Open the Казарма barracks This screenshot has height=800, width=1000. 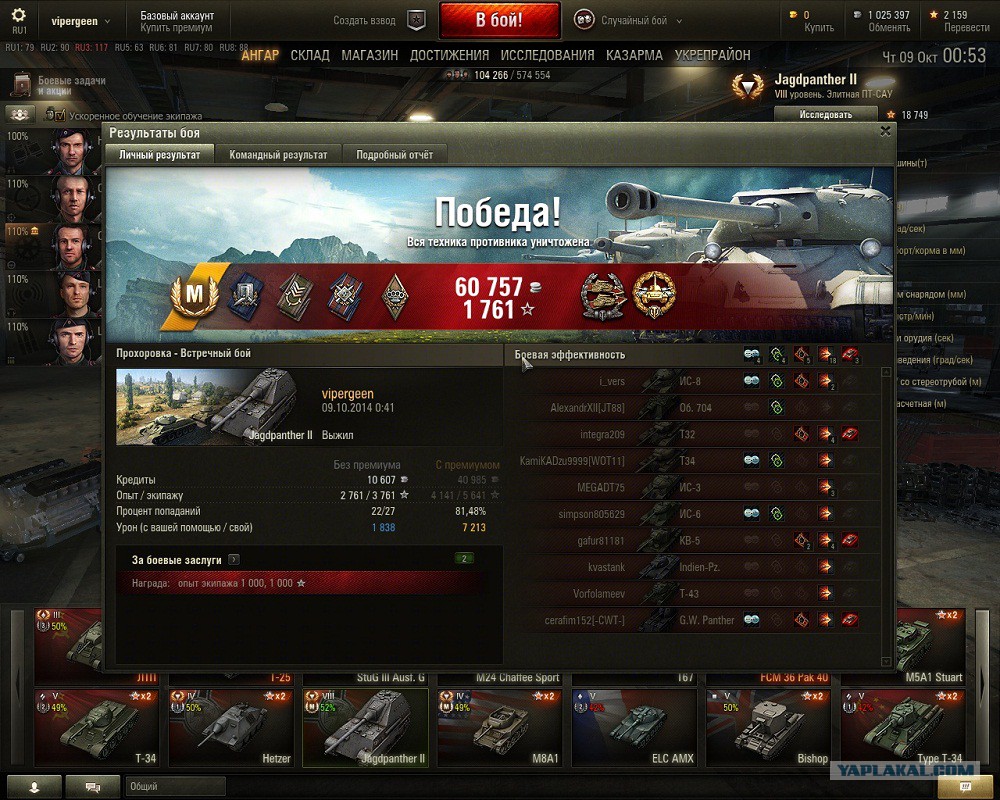click(x=634, y=55)
